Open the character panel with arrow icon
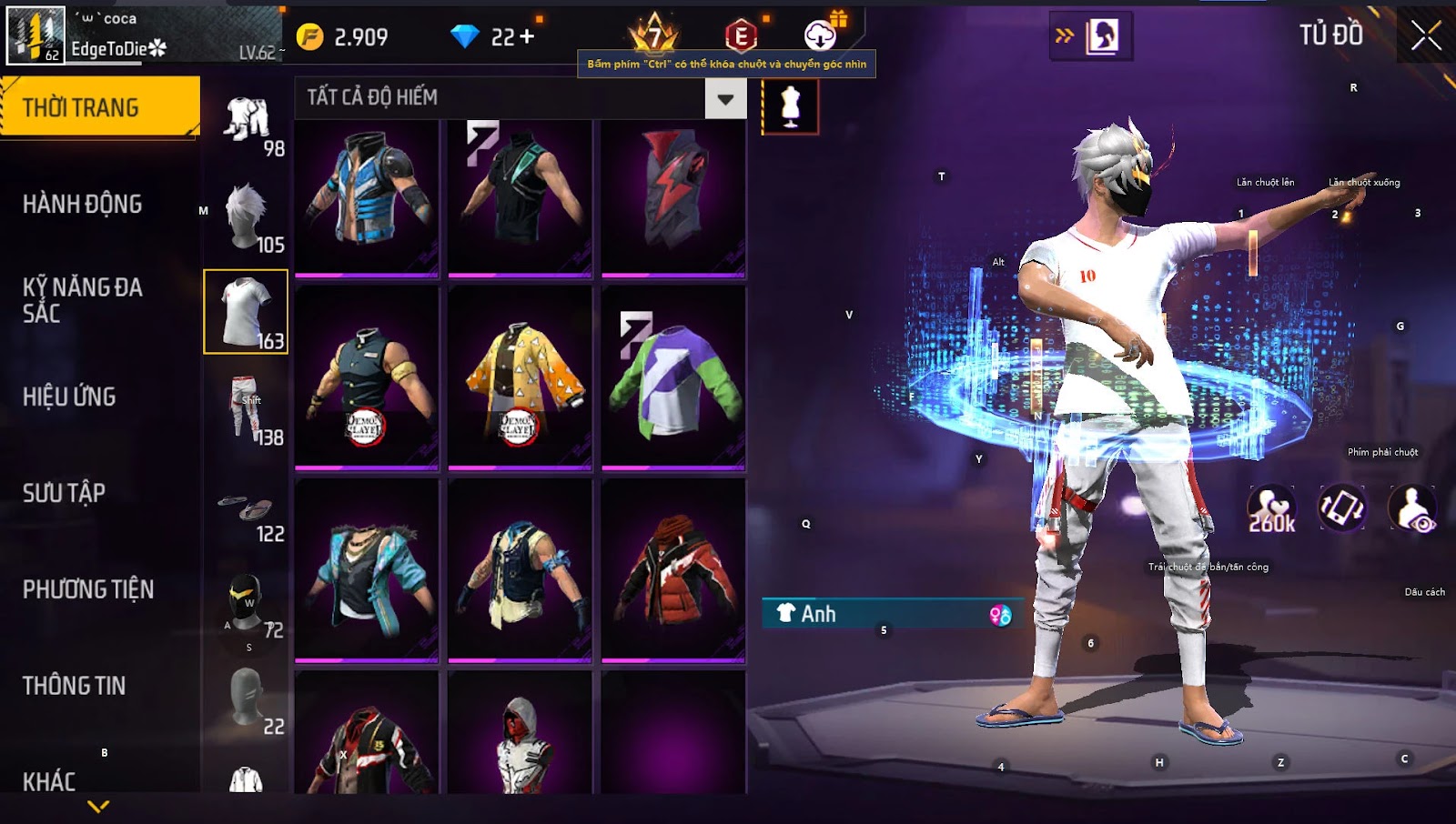 (x=1091, y=36)
